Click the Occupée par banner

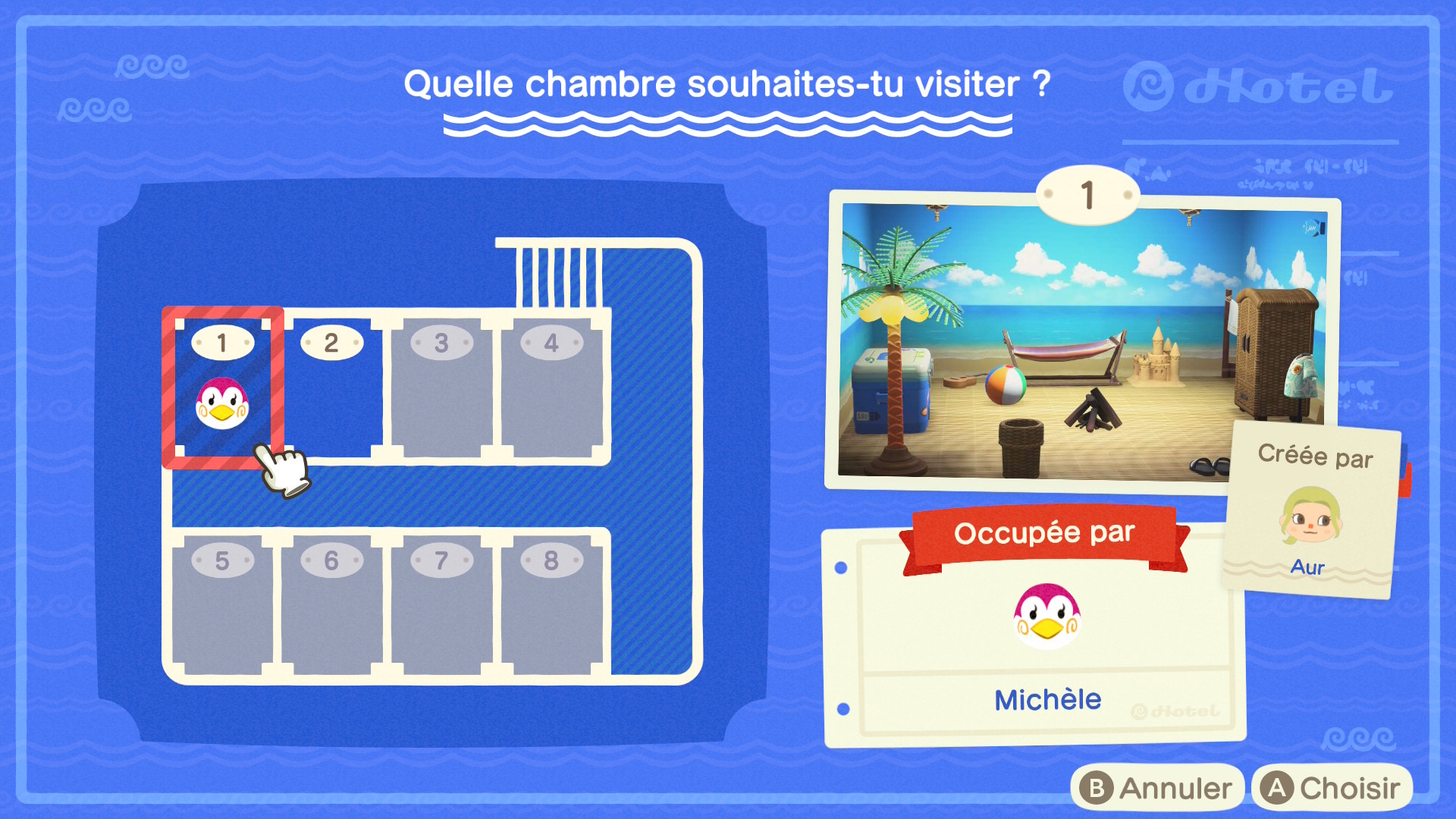pos(1046,533)
